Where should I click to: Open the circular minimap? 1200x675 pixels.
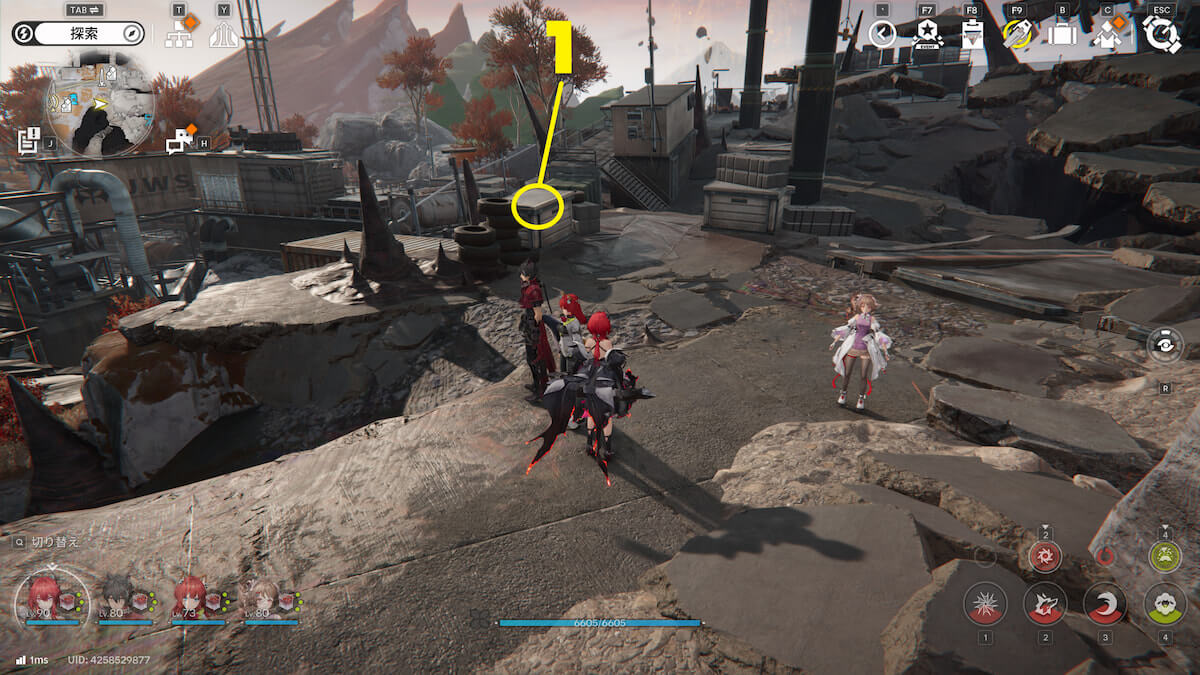100,101
